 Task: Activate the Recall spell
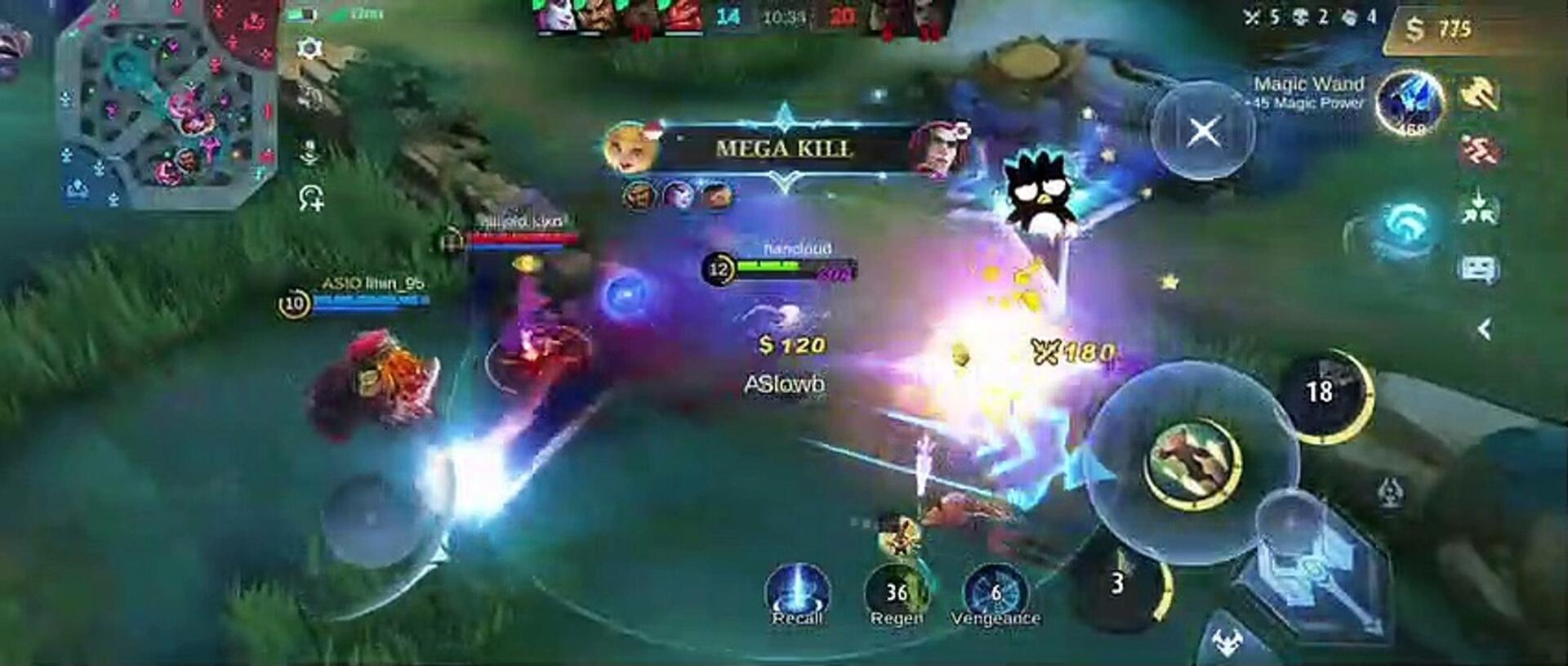(x=797, y=592)
